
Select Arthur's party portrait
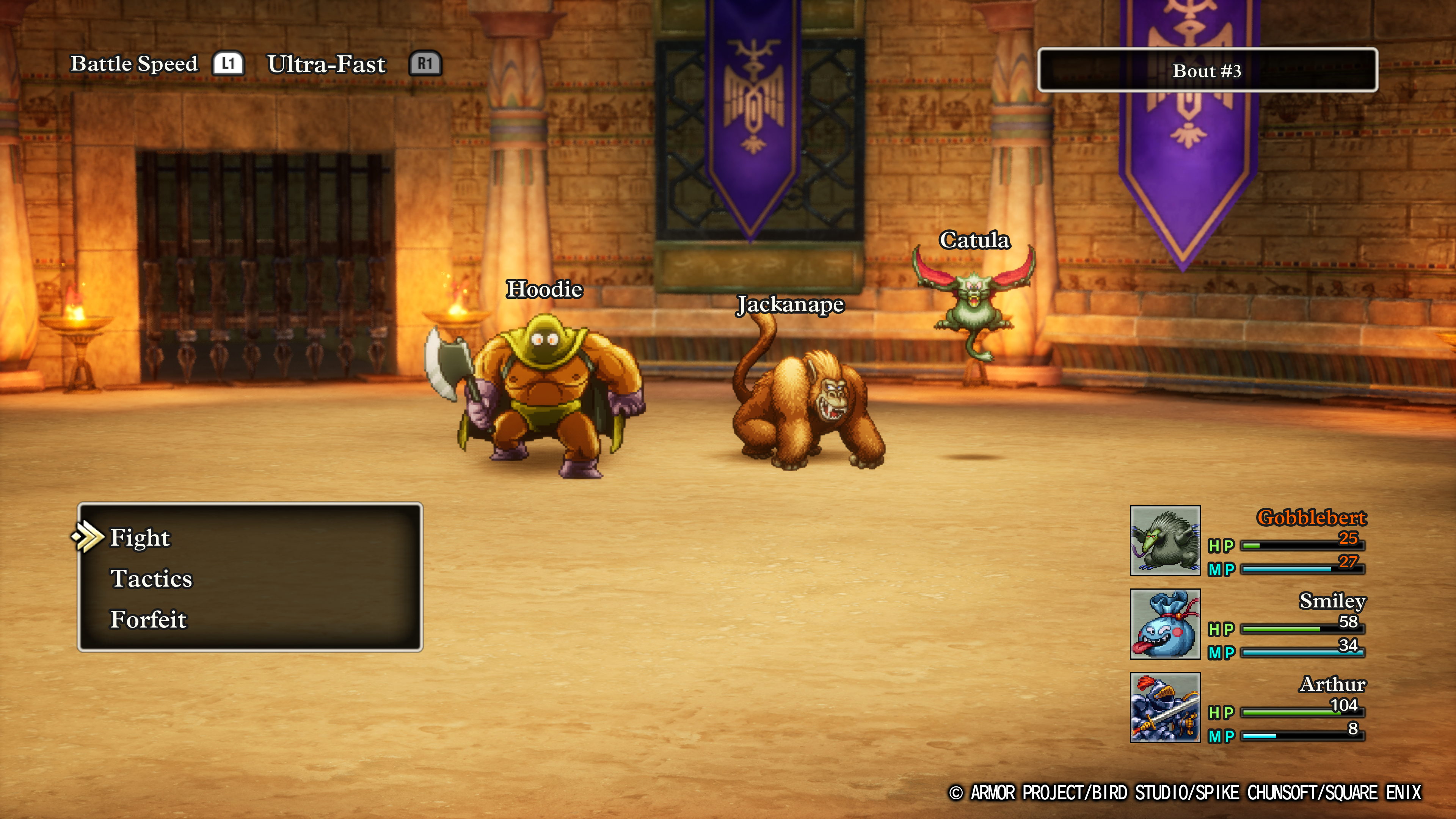coord(1165,707)
